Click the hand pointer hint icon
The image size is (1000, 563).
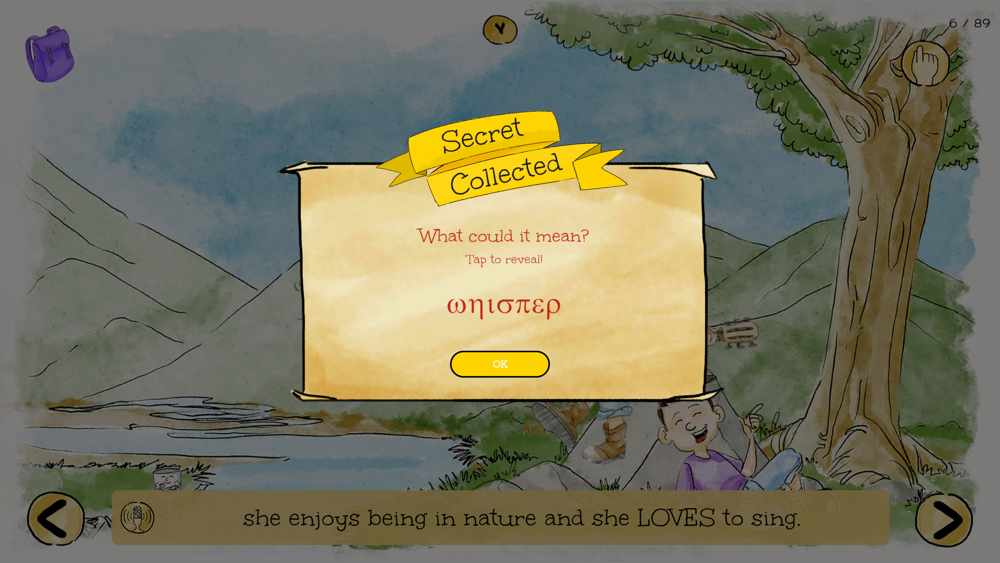926,64
